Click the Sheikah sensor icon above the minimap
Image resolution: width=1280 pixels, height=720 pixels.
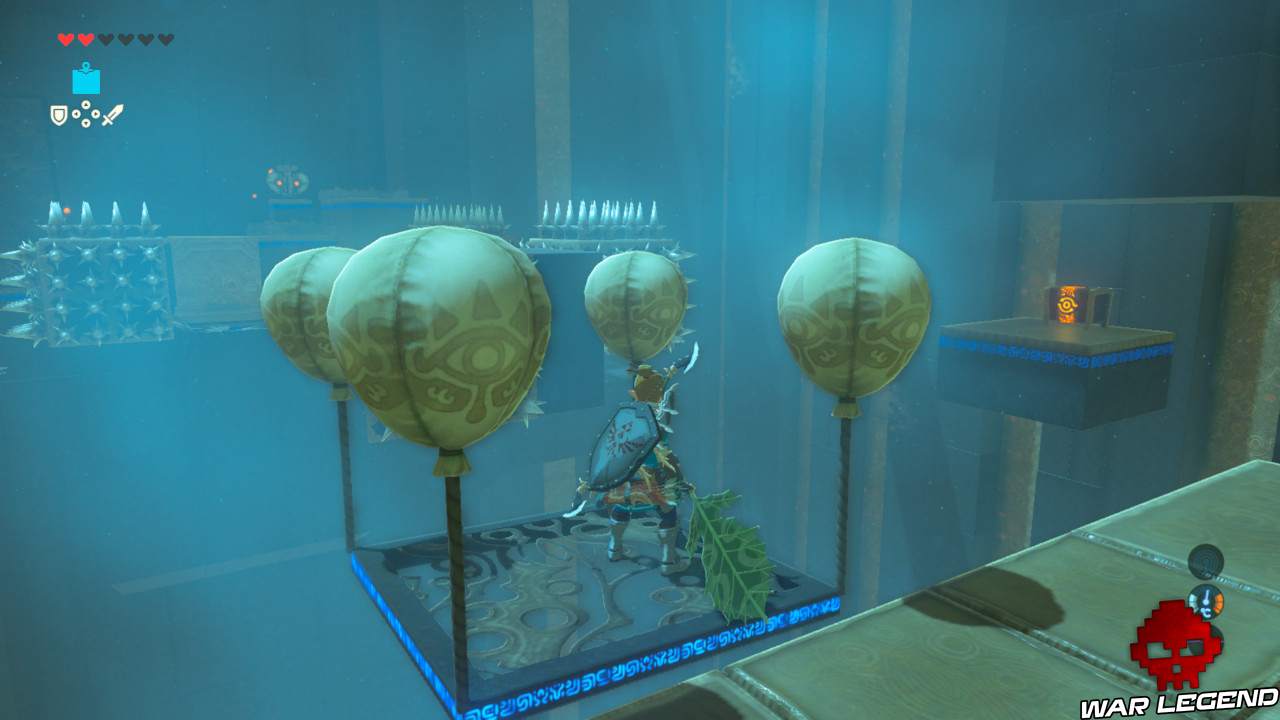[1205, 560]
